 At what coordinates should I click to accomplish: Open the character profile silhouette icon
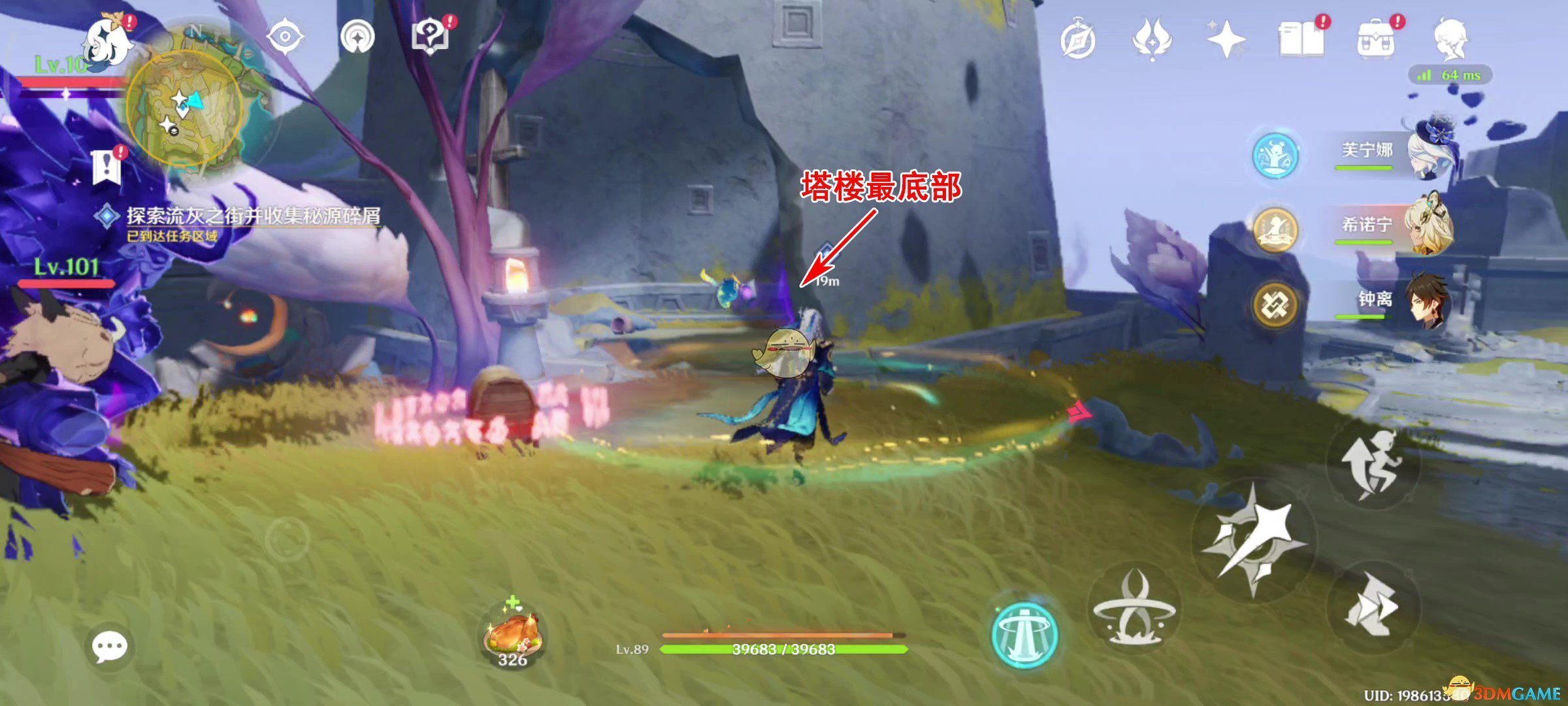coord(1450,39)
